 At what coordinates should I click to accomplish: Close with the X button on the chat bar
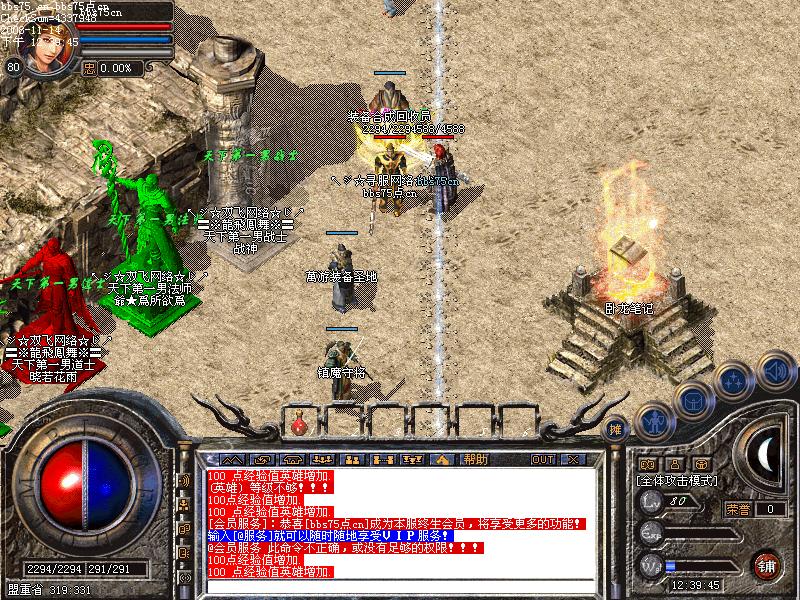click(x=572, y=459)
